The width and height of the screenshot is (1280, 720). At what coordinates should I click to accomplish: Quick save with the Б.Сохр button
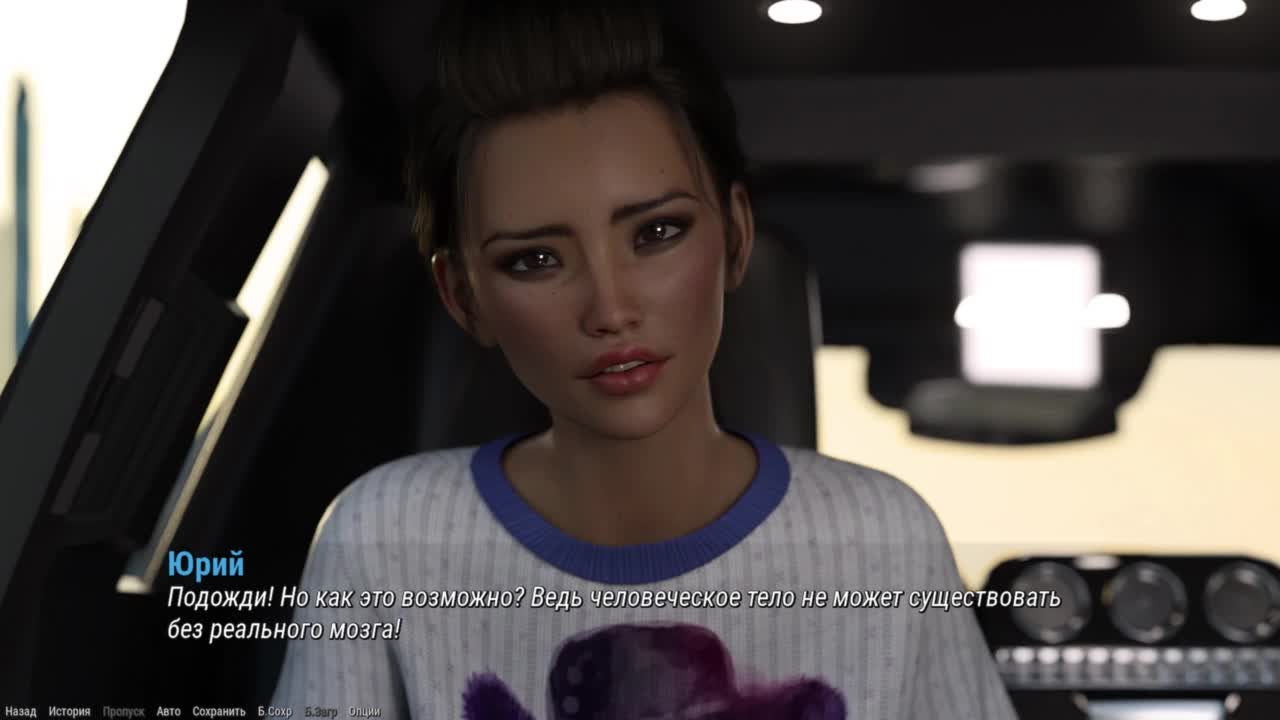click(275, 712)
